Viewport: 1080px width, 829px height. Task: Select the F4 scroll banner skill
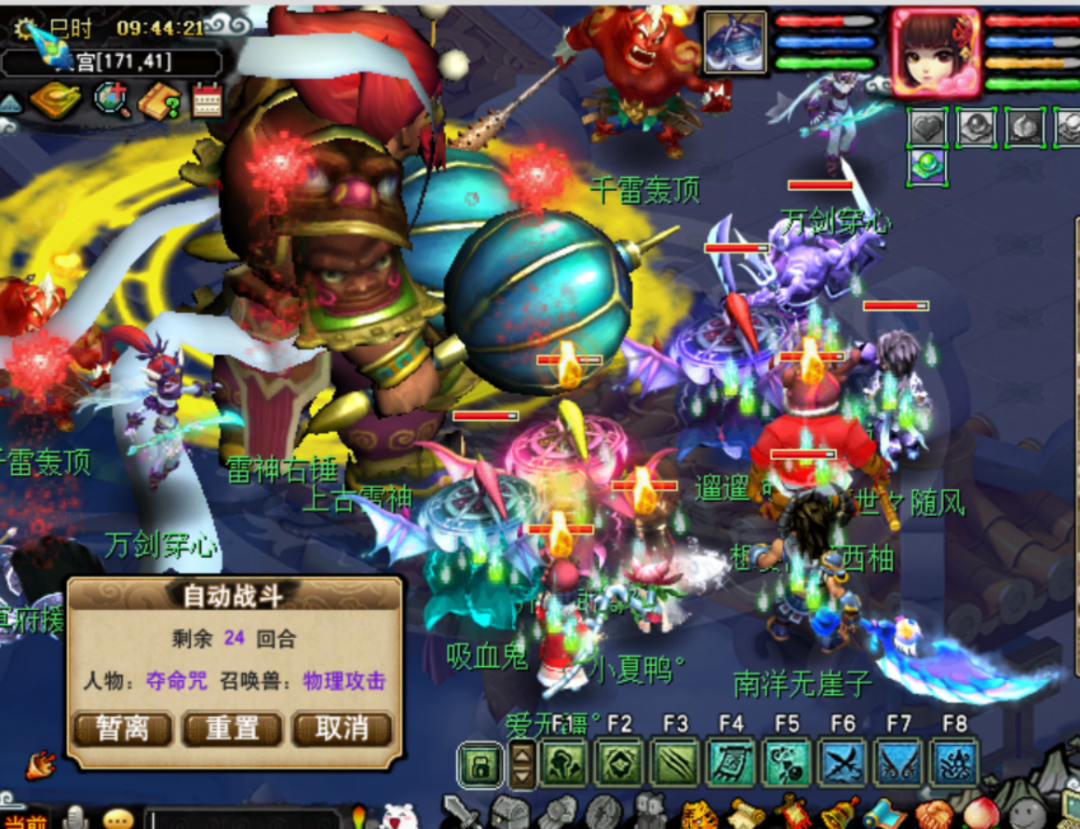pyautogui.click(x=731, y=764)
